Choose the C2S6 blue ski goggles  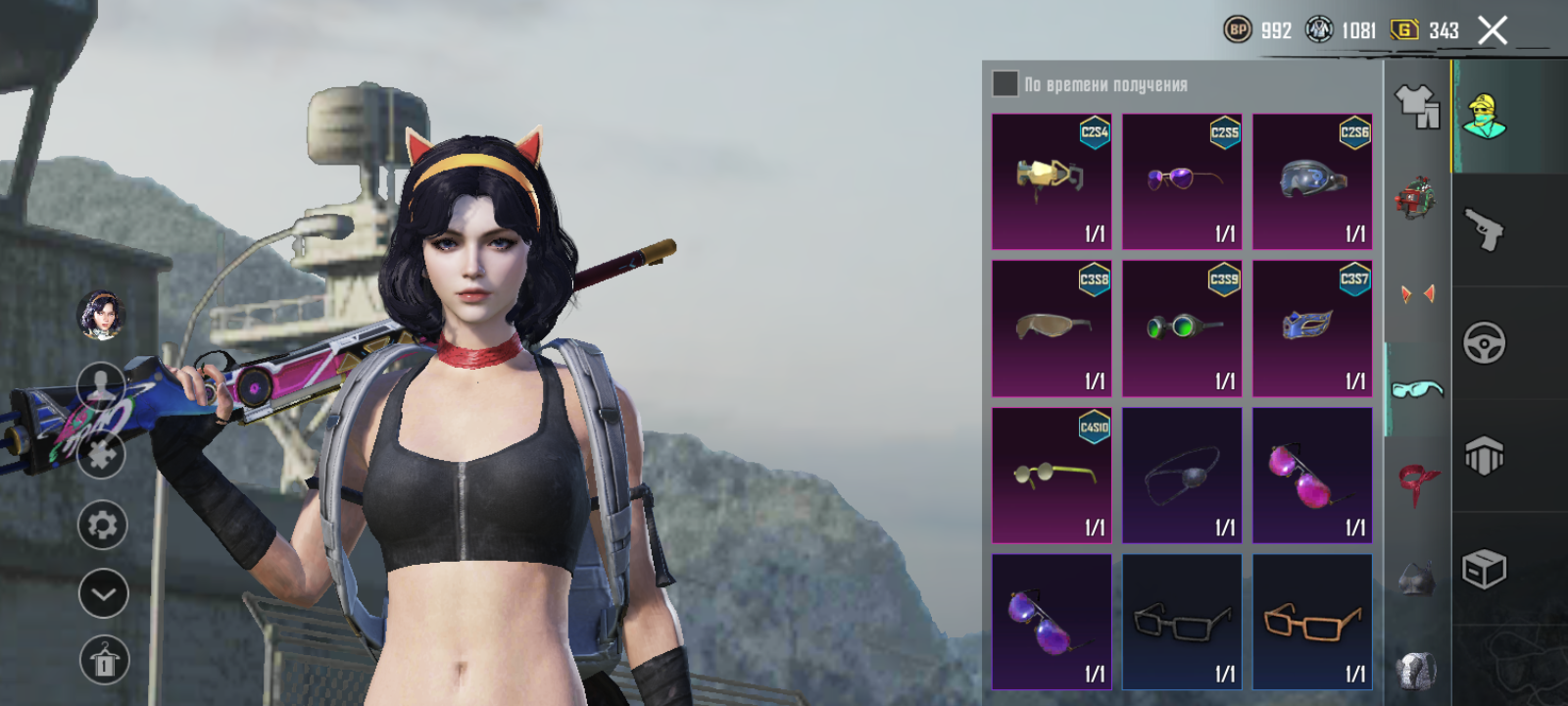1312,181
